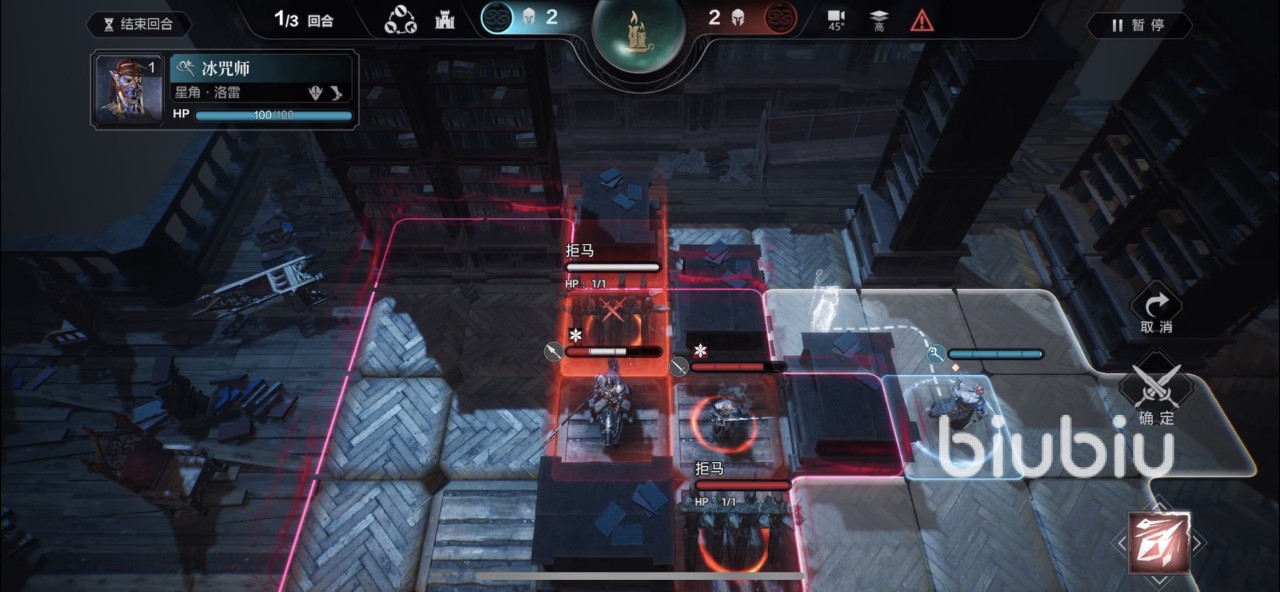Open the unit type counter triangle icon
The width and height of the screenshot is (1280, 592).
(x=400, y=20)
